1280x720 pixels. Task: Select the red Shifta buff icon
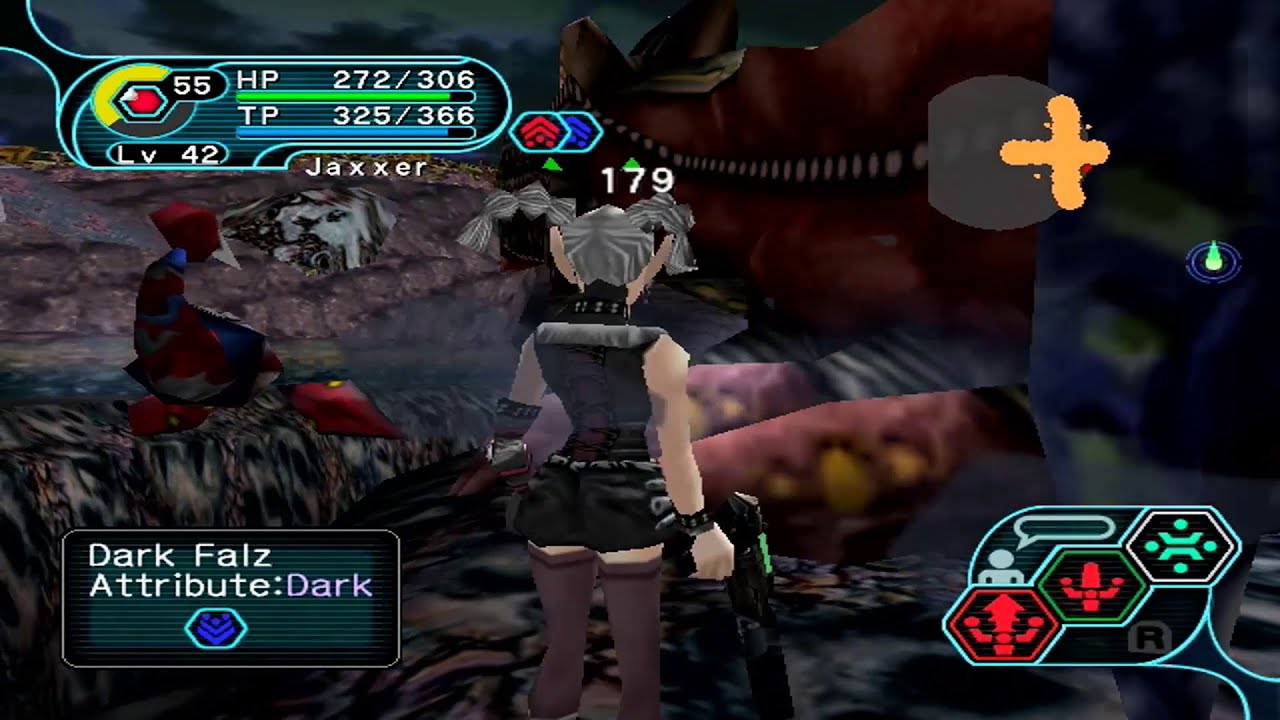[540, 132]
